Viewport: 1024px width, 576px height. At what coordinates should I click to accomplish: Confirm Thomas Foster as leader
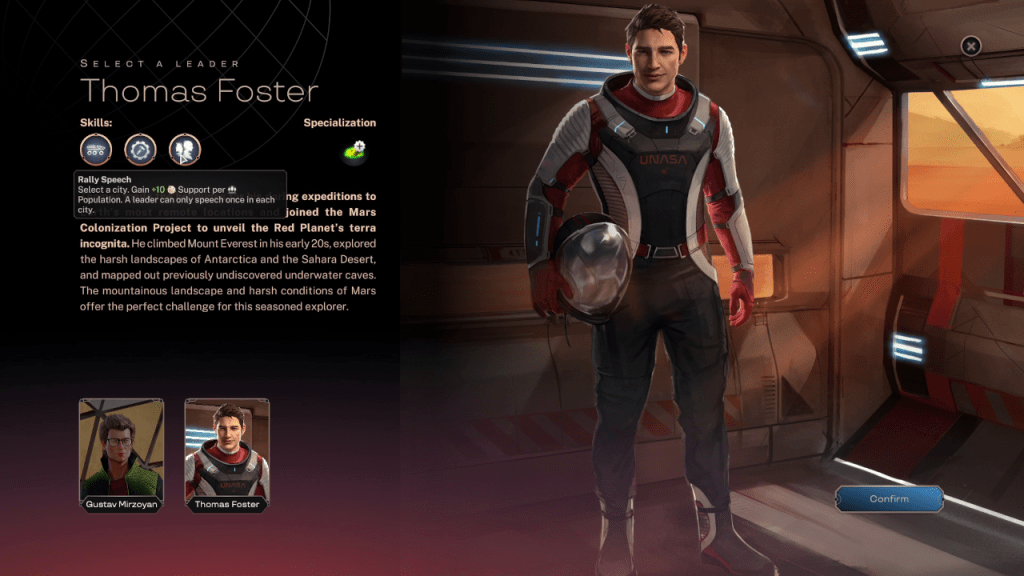pyautogui.click(x=889, y=499)
